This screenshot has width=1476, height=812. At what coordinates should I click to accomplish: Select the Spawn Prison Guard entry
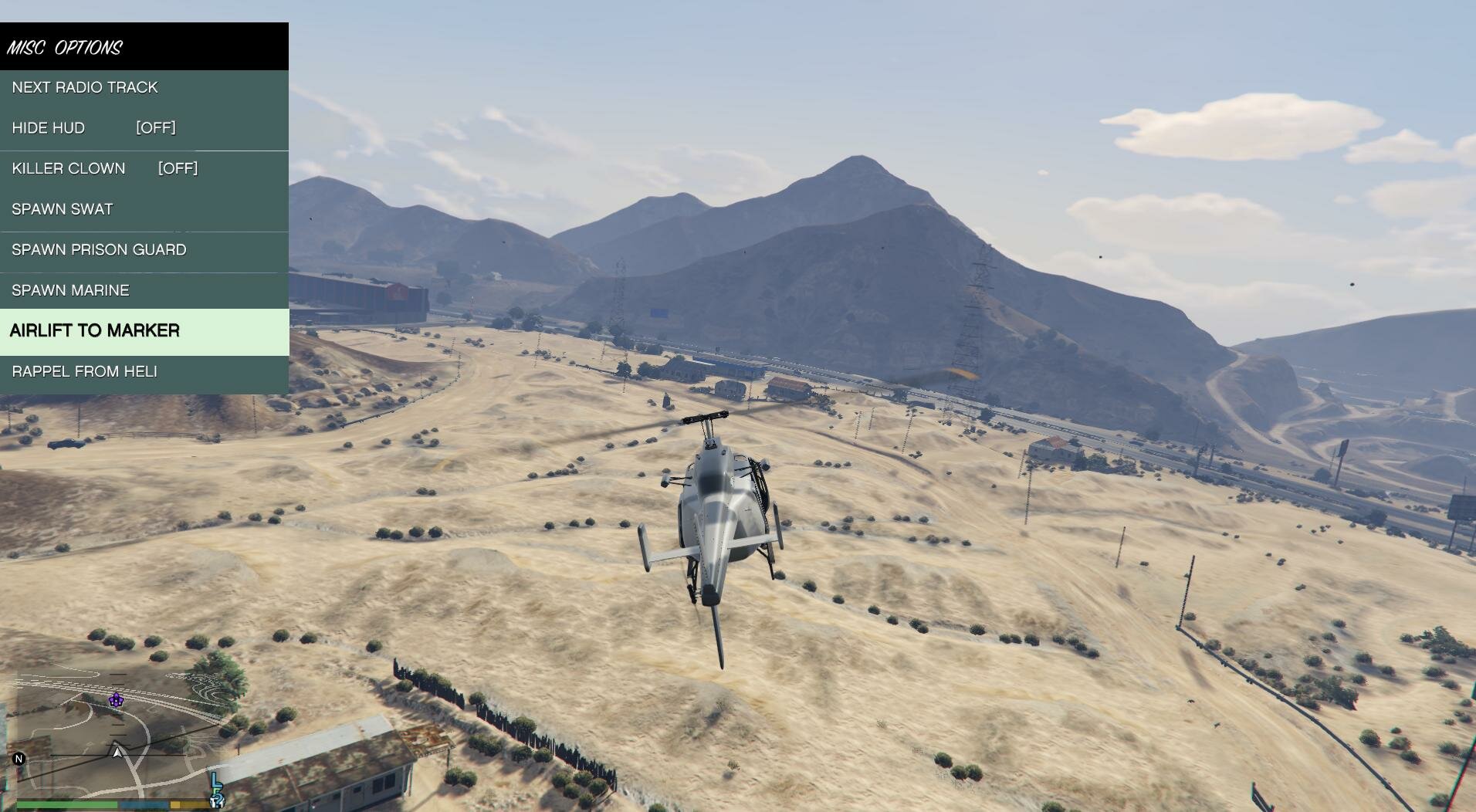click(99, 250)
